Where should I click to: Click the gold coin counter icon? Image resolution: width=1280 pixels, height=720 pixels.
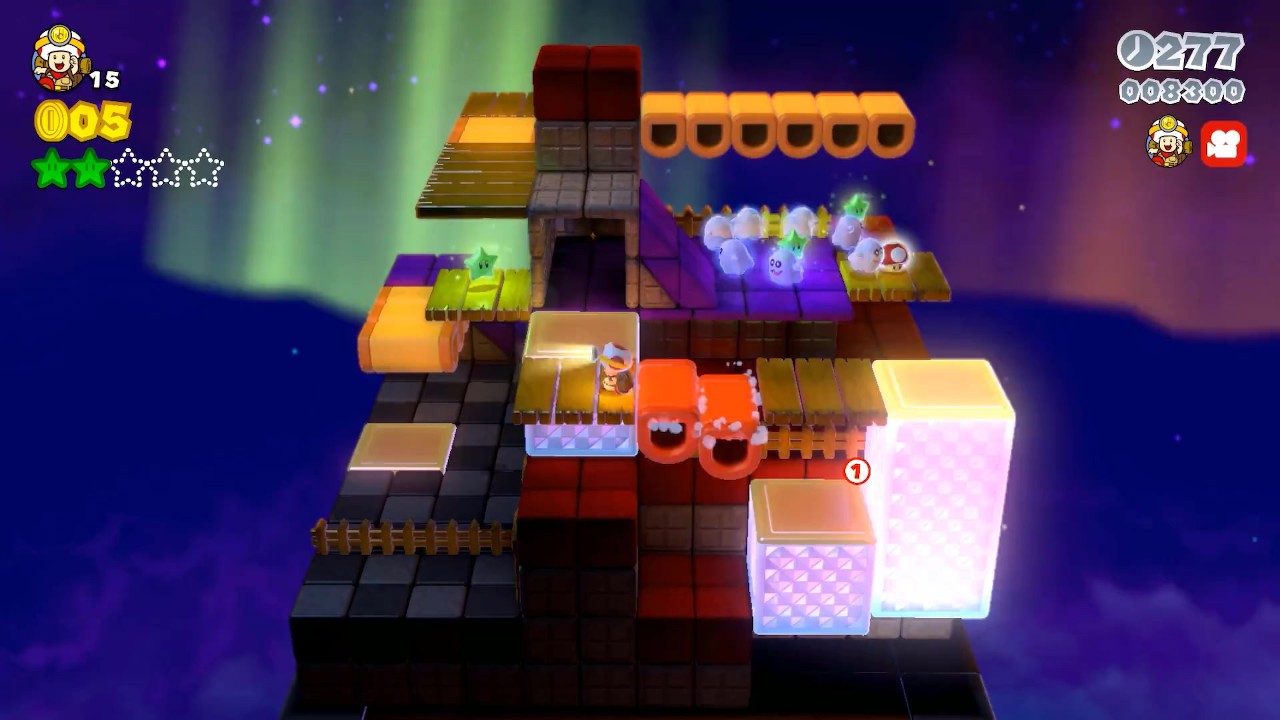point(48,122)
